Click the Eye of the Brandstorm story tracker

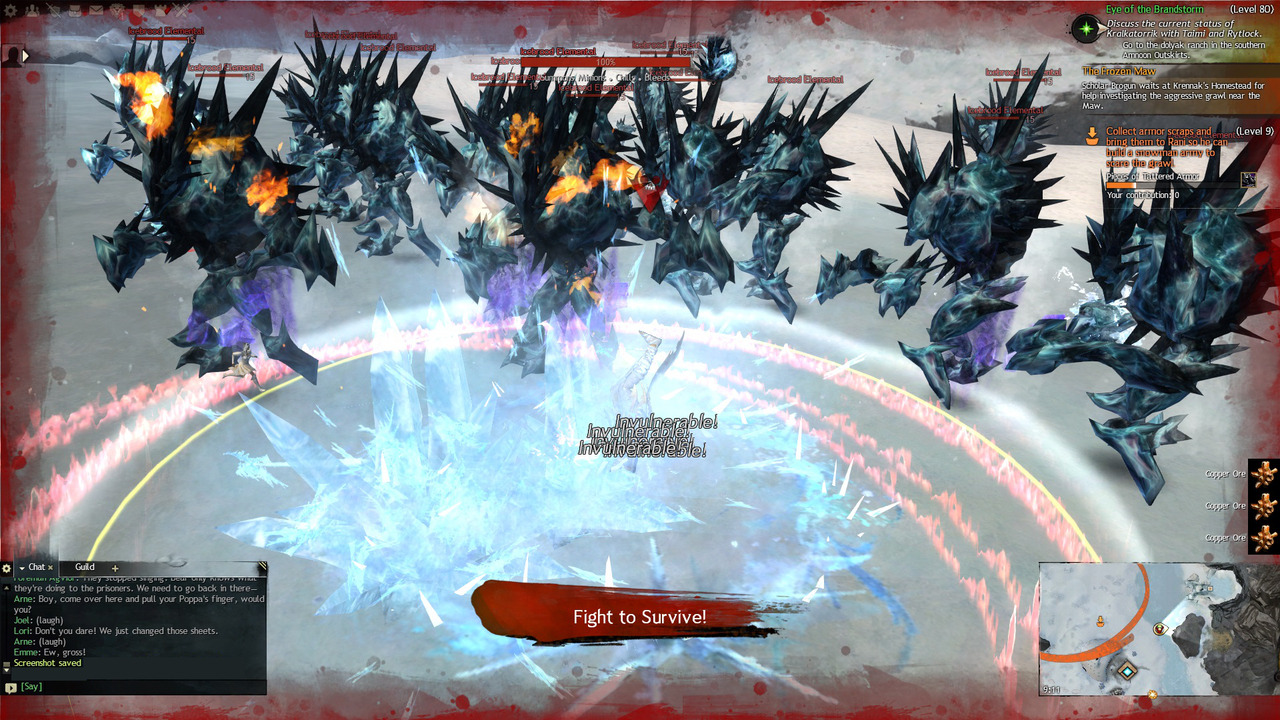(1156, 9)
